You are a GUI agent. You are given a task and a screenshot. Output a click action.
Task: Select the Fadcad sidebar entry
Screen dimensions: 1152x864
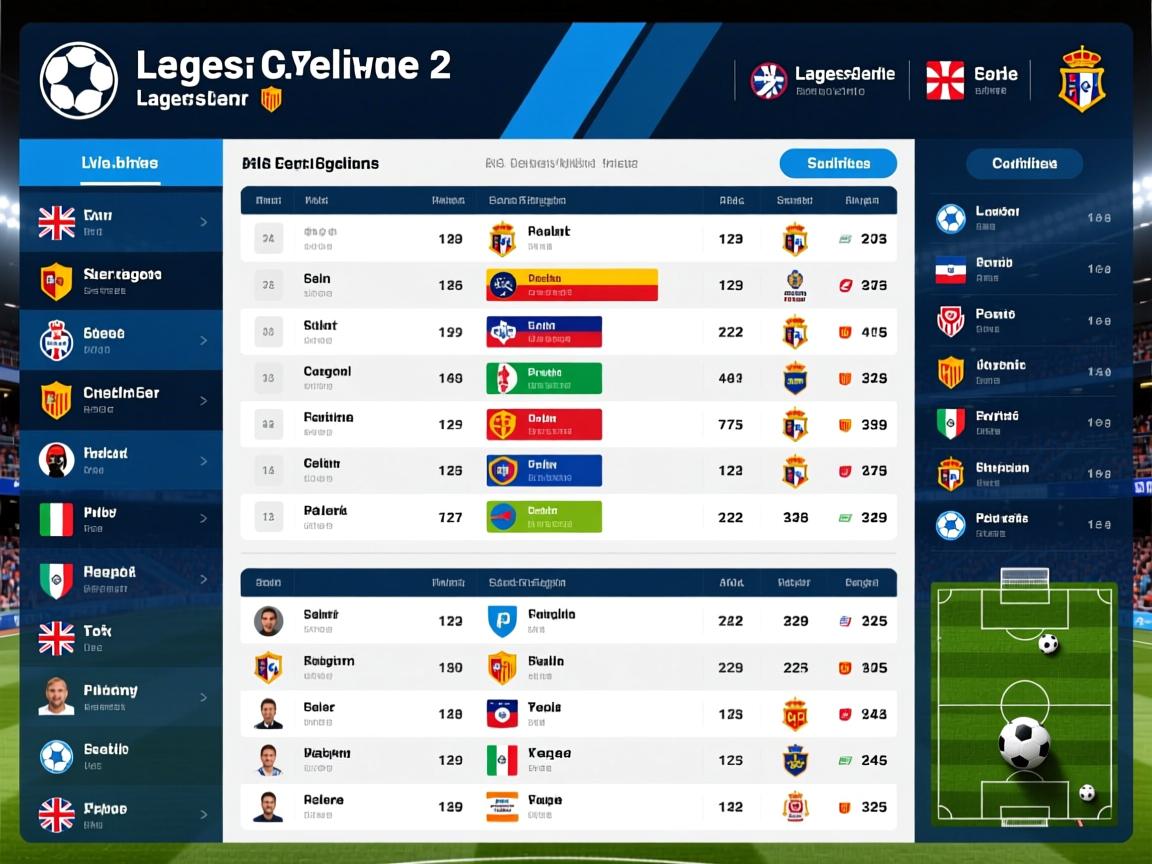click(x=121, y=460)
